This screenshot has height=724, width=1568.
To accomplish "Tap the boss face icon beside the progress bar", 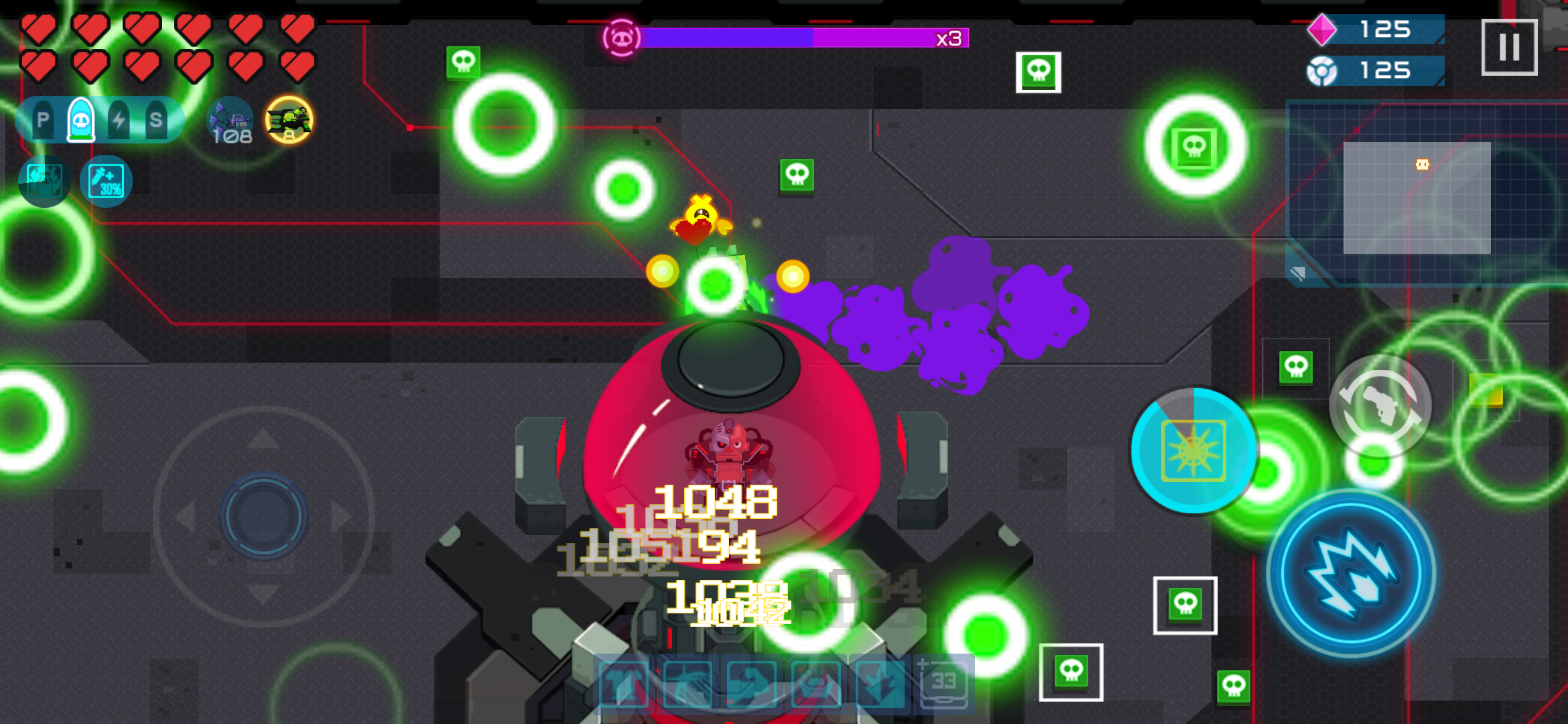I will [x=622, y=38].
